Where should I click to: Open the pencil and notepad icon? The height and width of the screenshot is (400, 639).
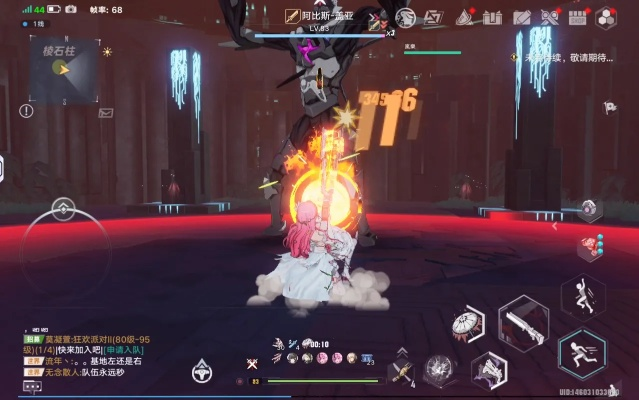click(521, 17)
